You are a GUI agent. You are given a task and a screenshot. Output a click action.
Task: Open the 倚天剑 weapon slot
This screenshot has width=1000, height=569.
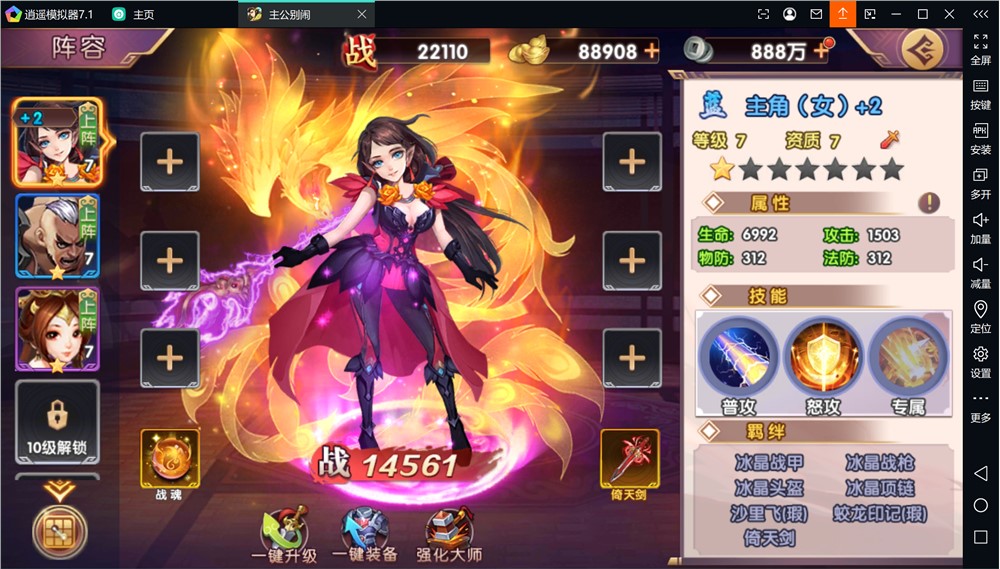tap(629, 460)
